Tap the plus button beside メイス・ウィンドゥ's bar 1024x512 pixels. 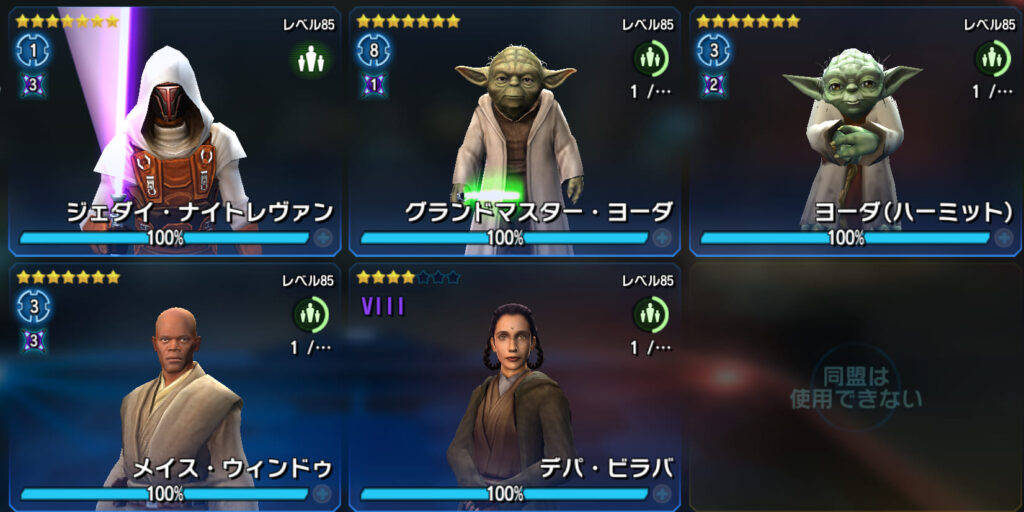coord(322,493)
